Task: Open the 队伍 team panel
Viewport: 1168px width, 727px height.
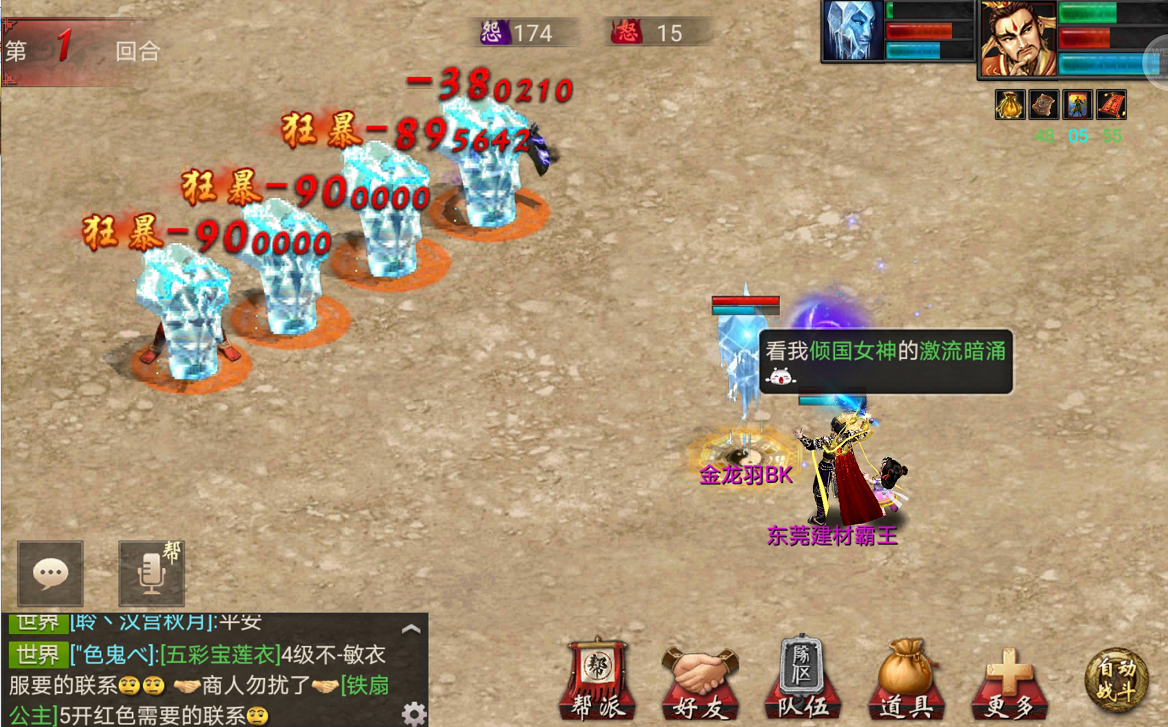Action: [x=802, y=678]
